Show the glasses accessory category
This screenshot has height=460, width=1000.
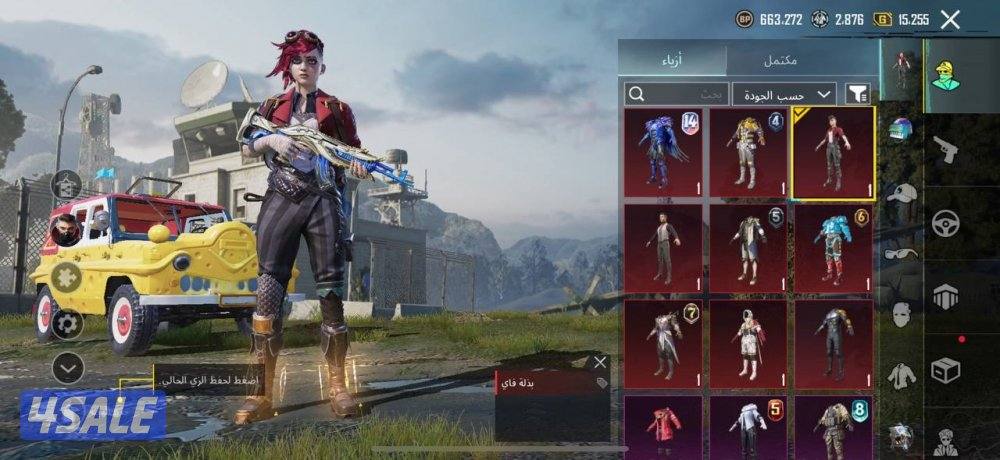[x=902, y=254]
